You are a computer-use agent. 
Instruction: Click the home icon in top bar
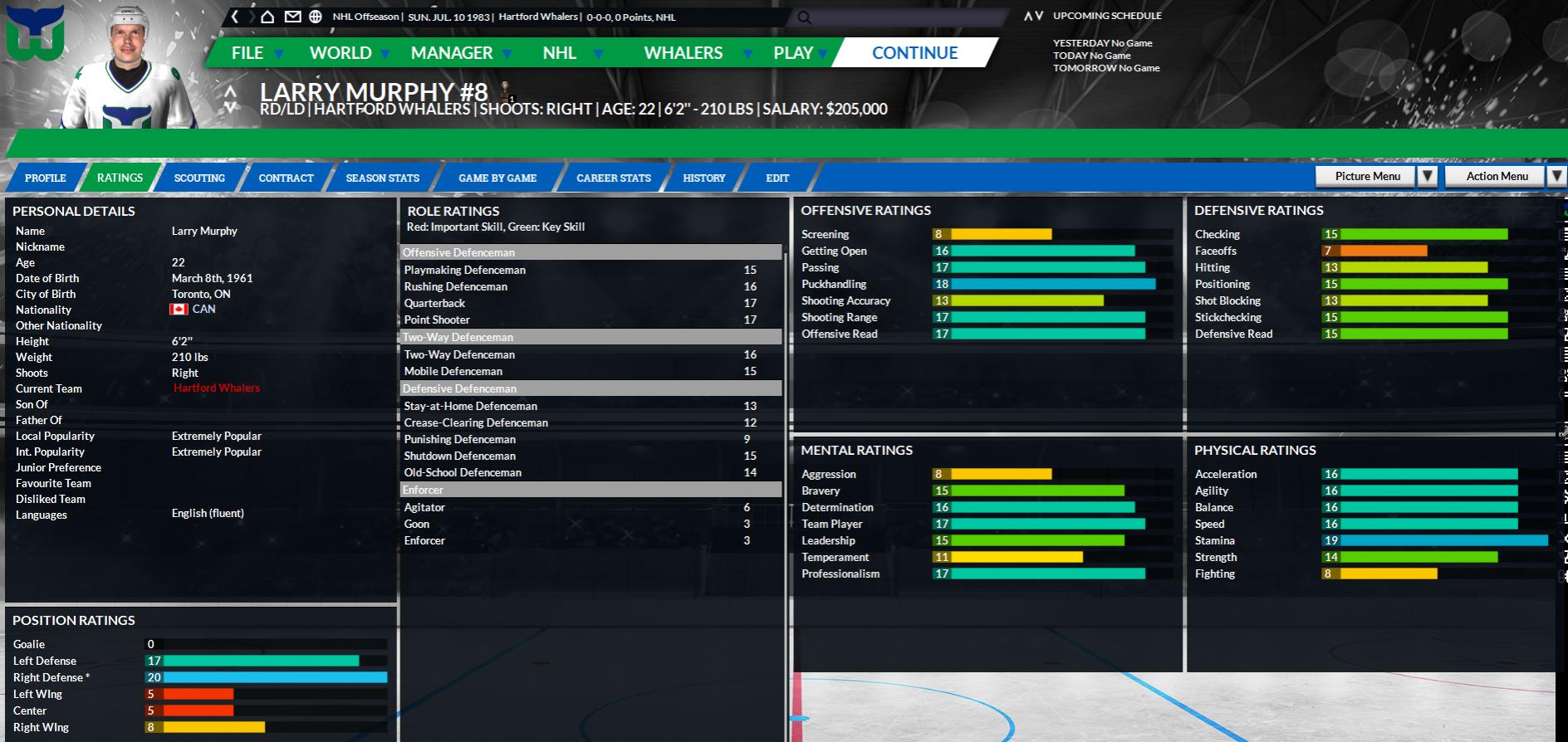coord(267,17)
